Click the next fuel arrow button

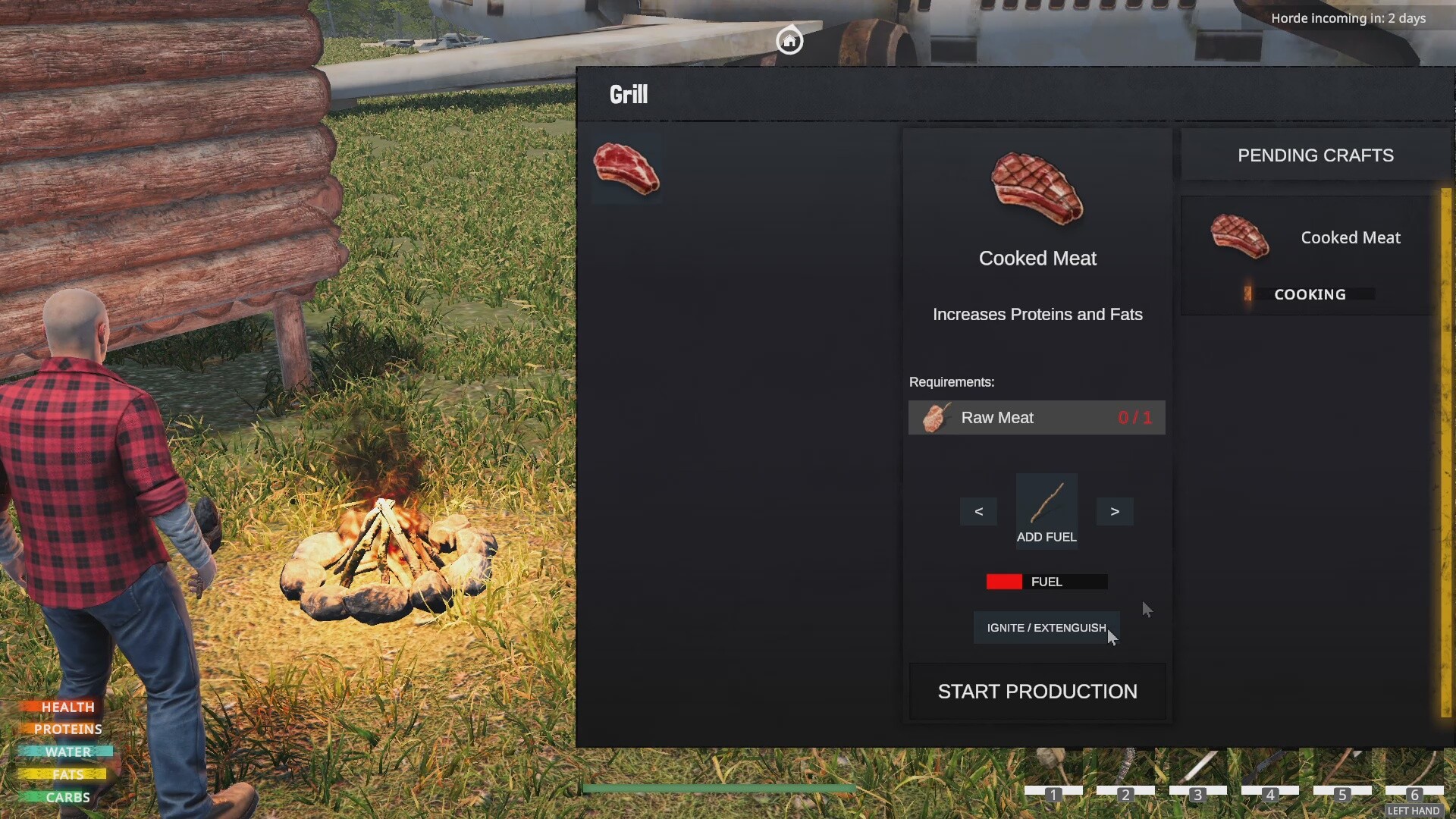pos(1115,512)
